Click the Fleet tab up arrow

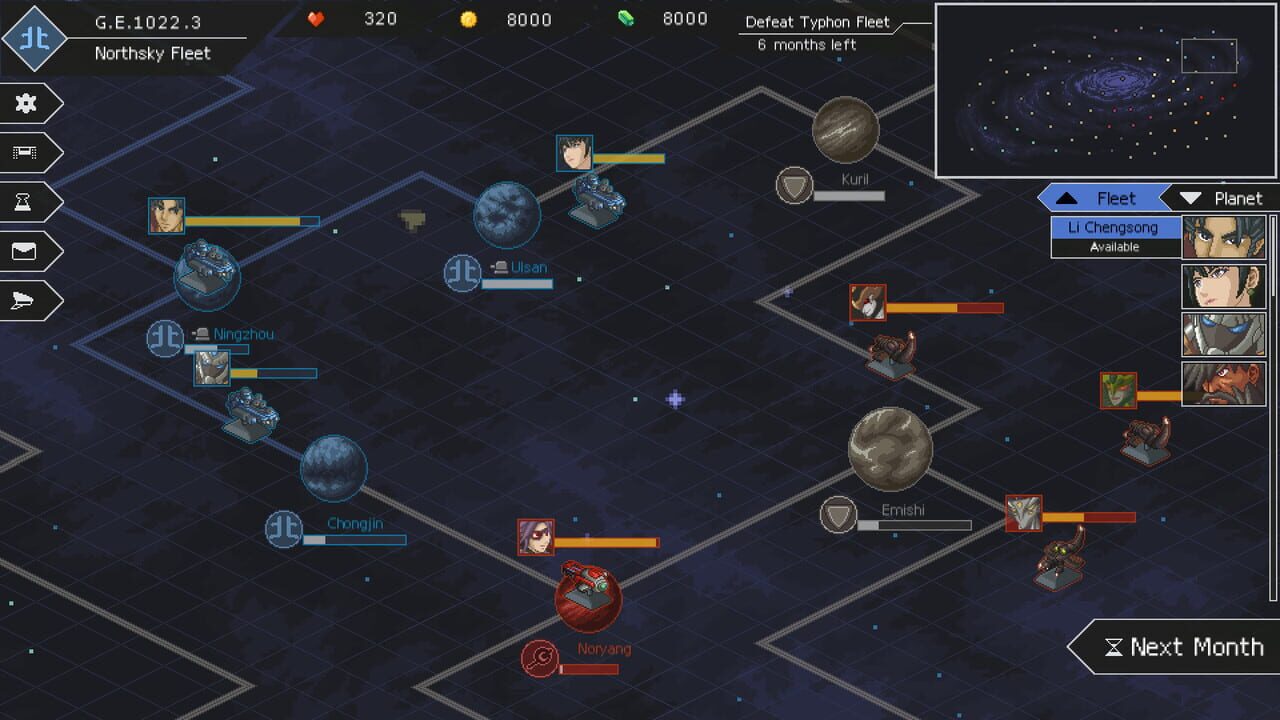coord(1067,197)
